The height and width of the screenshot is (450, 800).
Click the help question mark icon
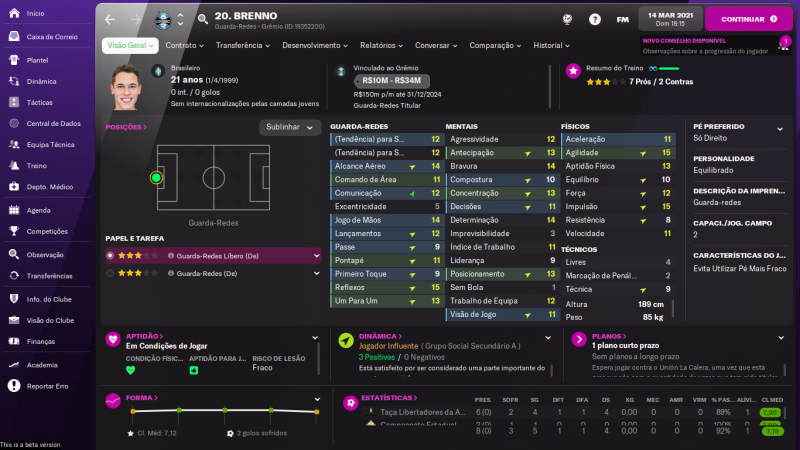point(595,19)
